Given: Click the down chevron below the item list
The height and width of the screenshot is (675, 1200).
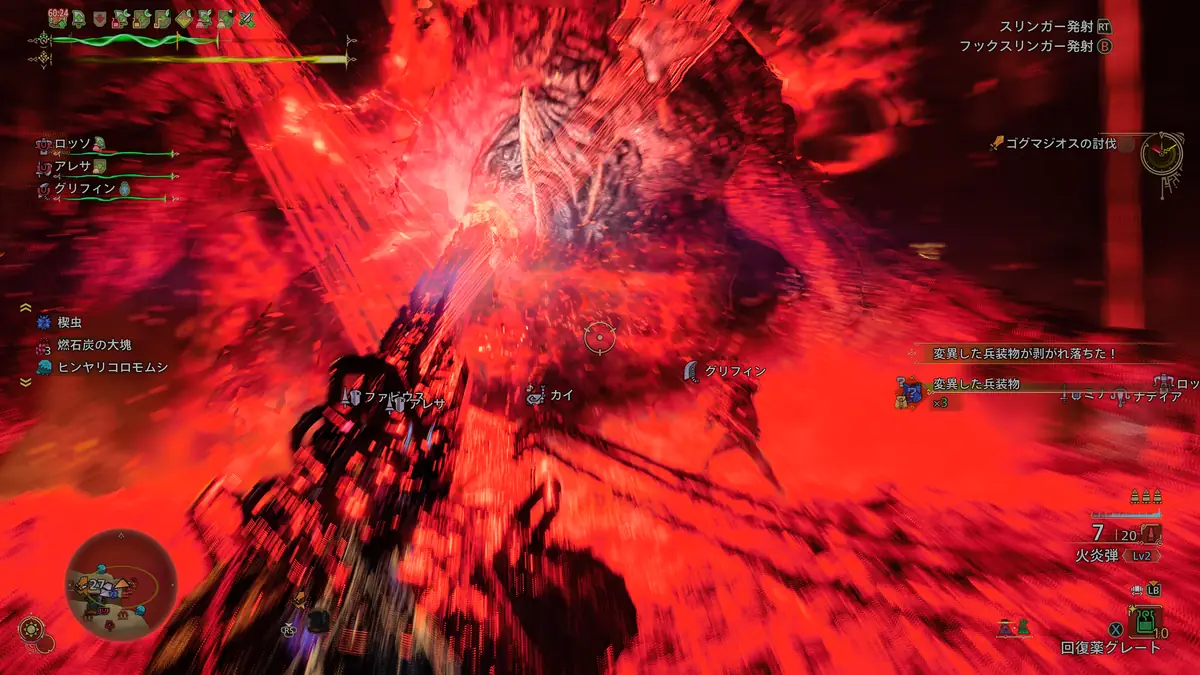Looking at the screenshot, I should pos(26,382).
